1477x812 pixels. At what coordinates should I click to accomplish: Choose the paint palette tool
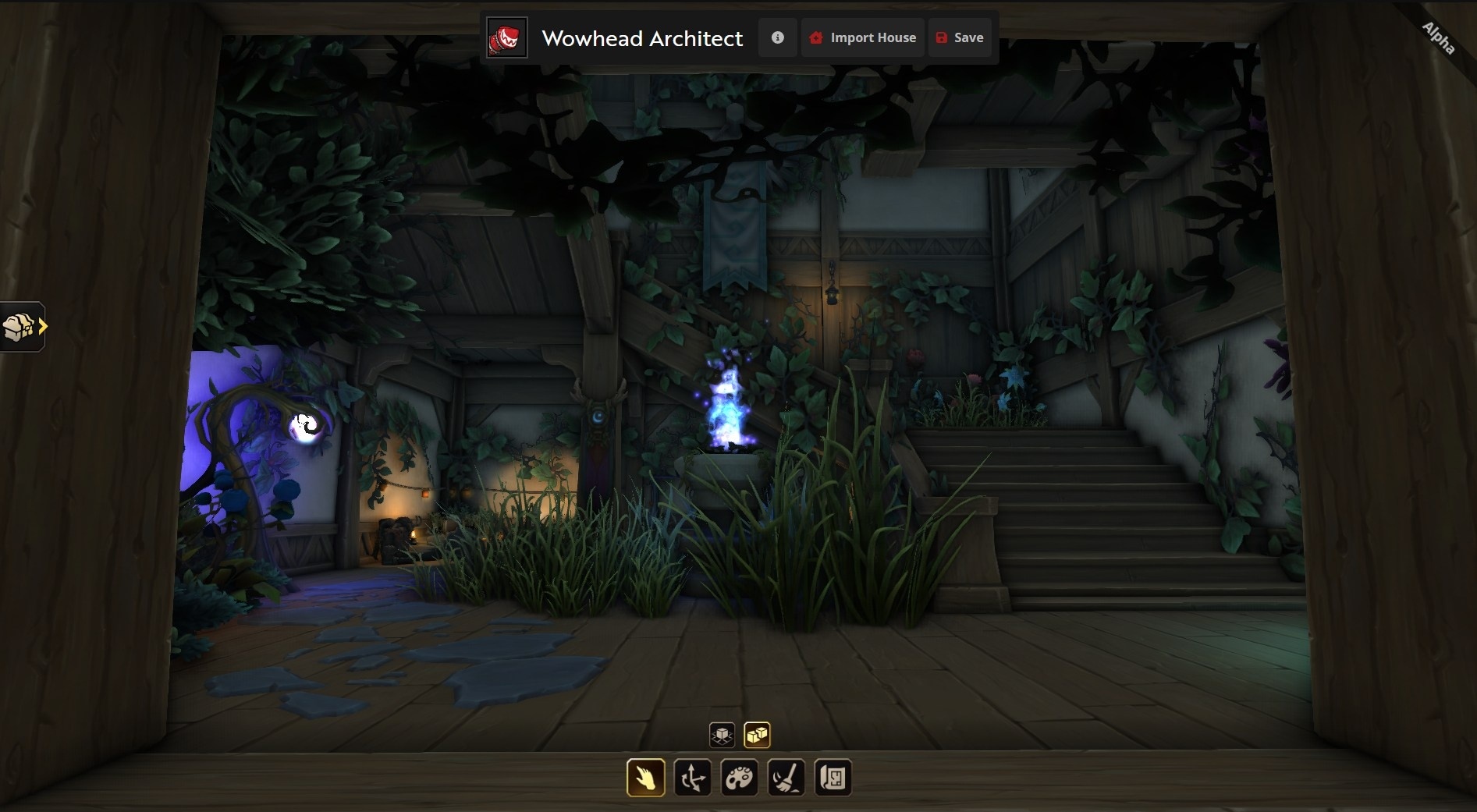(x=740, y=778)
